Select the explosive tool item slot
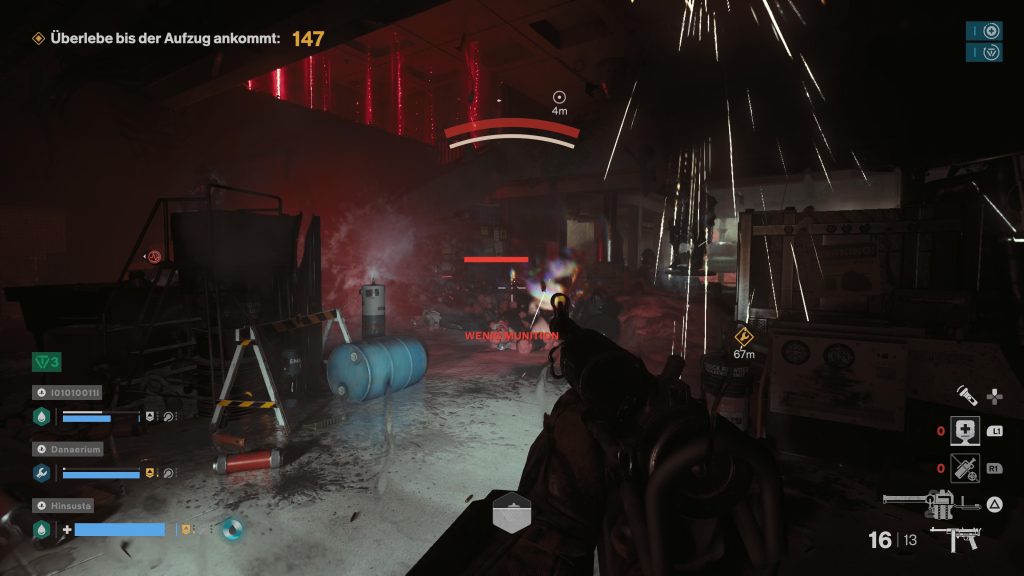The image size is (1024, 576). (964, 466)
